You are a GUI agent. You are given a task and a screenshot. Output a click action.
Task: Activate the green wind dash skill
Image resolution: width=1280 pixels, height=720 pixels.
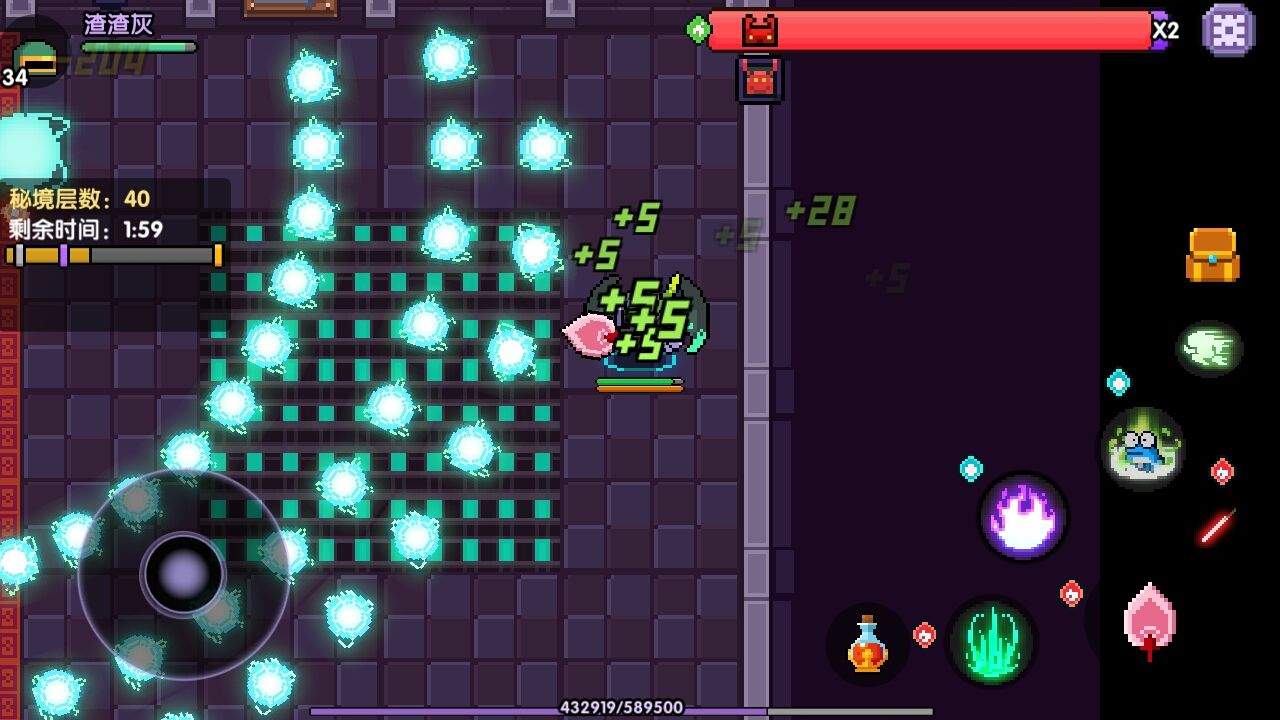[x=1209, y=348]
